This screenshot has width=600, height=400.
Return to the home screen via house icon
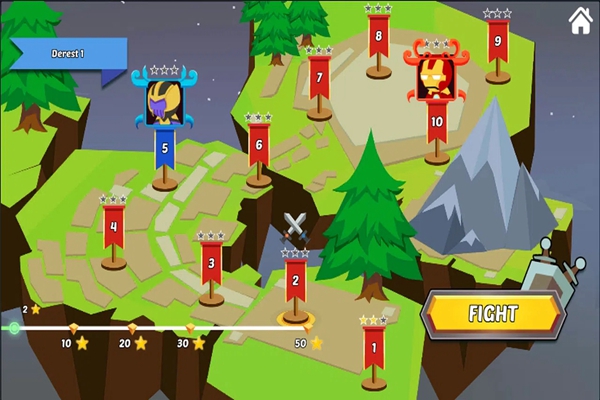(x=579, y=21)
